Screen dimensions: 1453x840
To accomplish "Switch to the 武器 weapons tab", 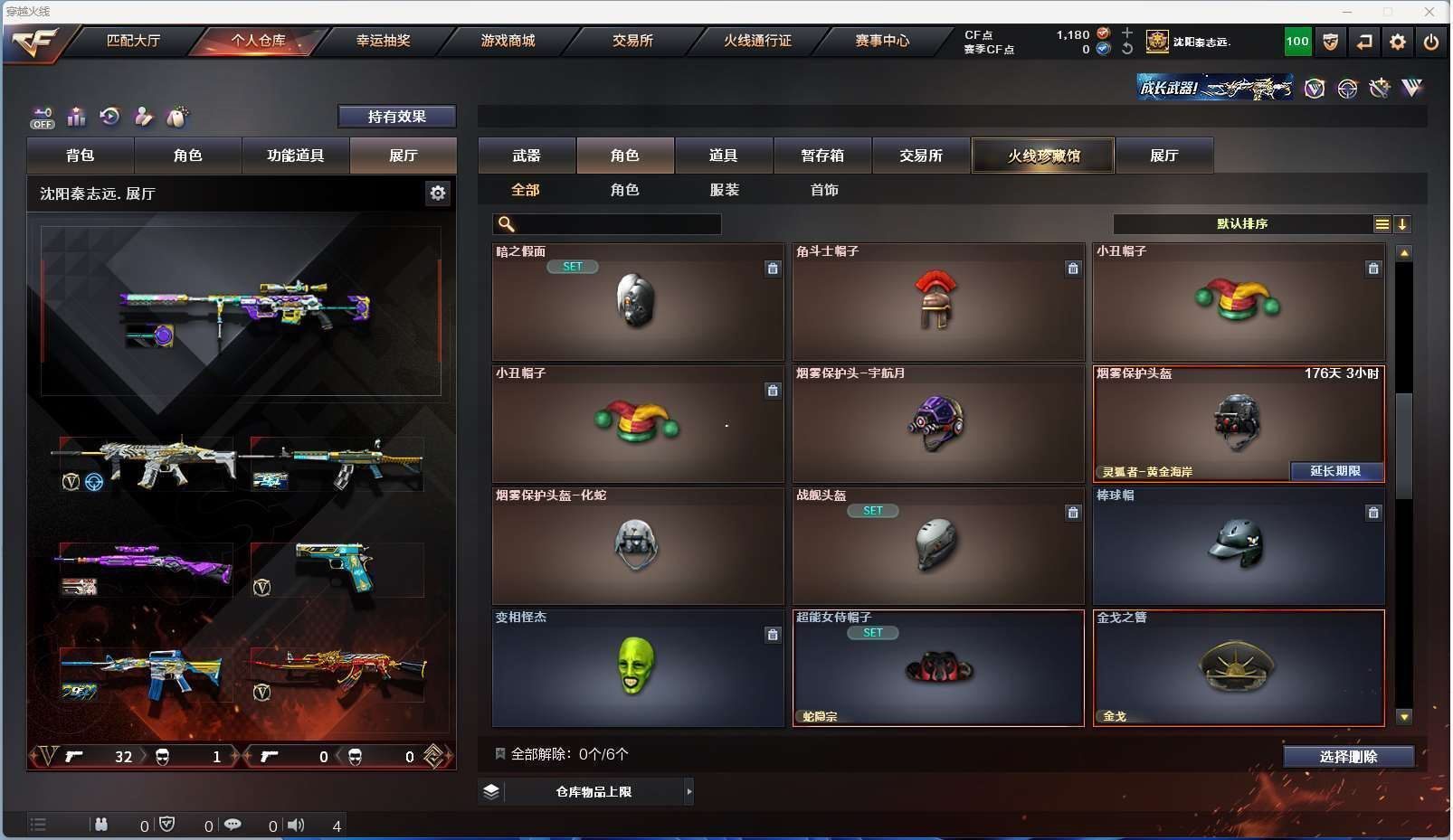I will click(x=527, y=156).
